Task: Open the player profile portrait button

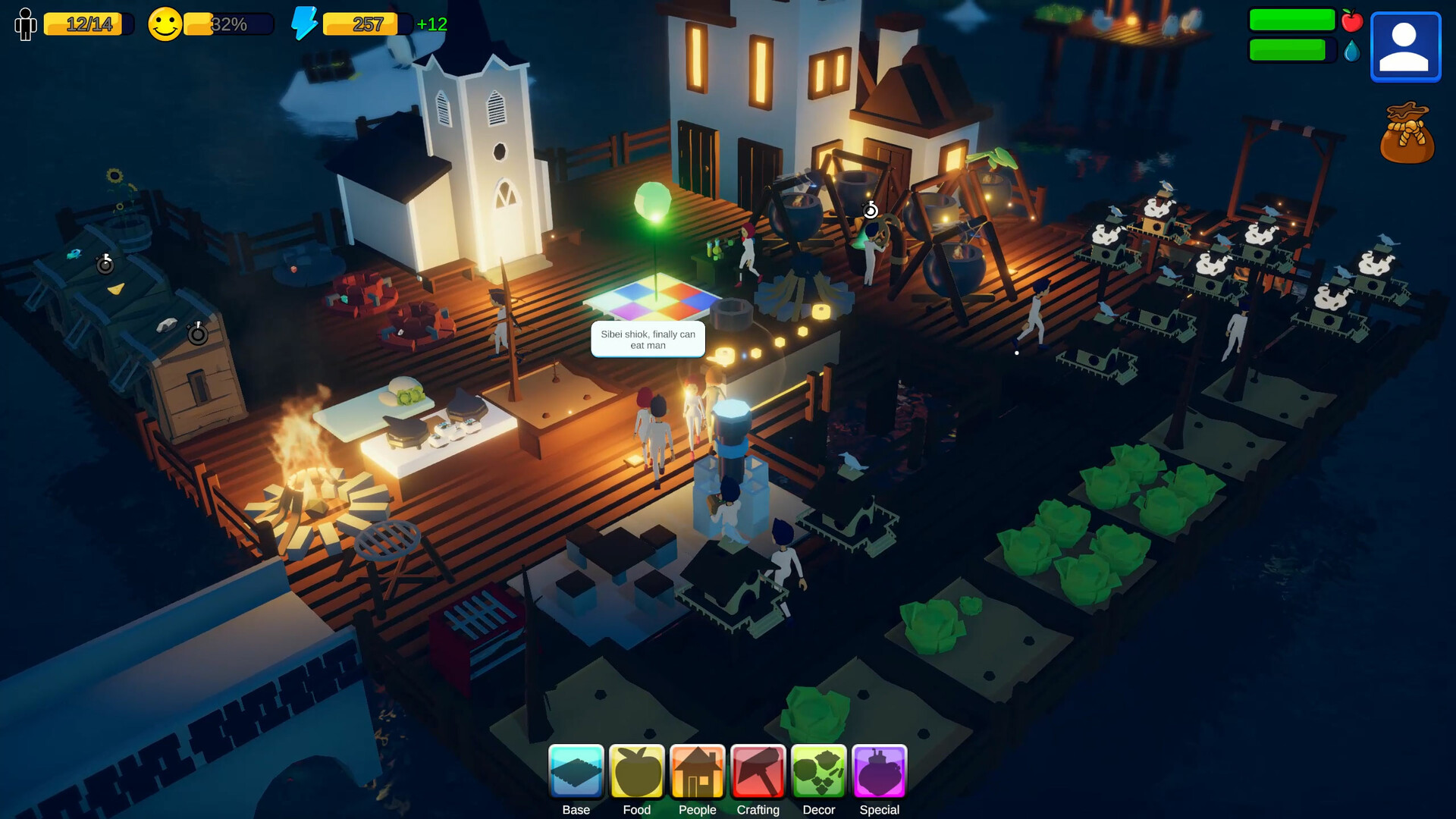Action: [1405, 46]
